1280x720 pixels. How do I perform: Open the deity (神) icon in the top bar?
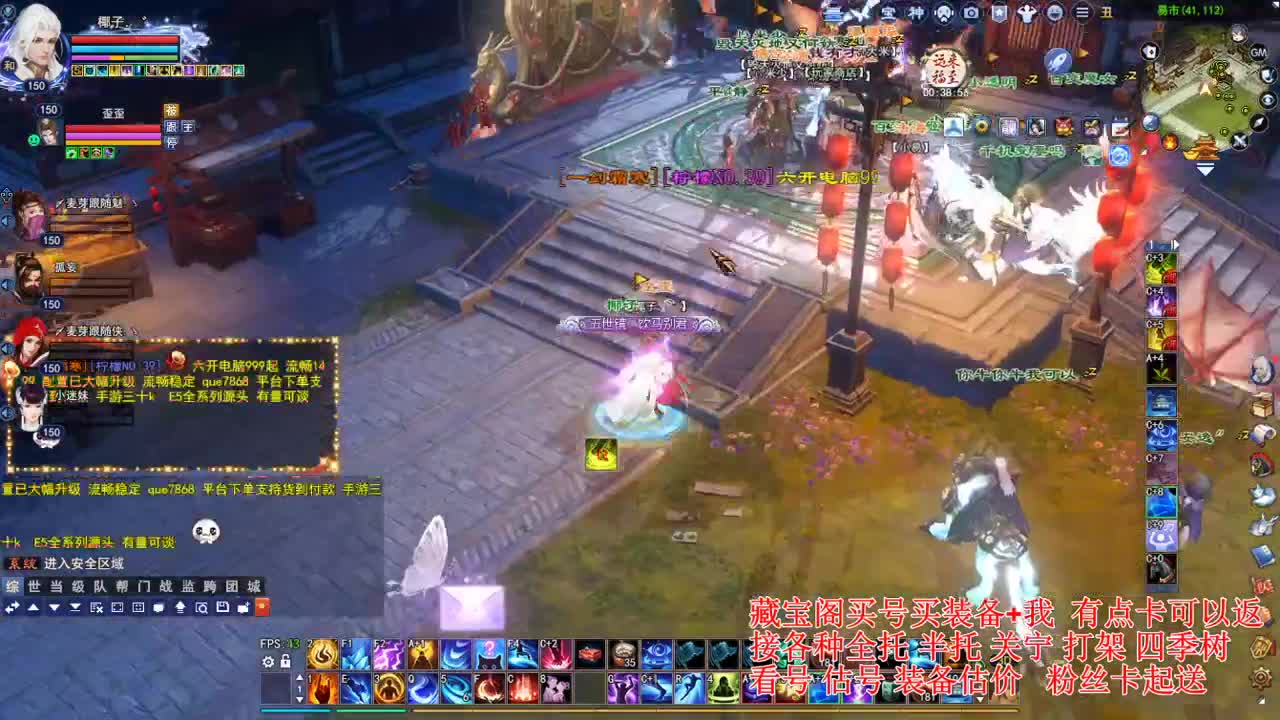918,13
